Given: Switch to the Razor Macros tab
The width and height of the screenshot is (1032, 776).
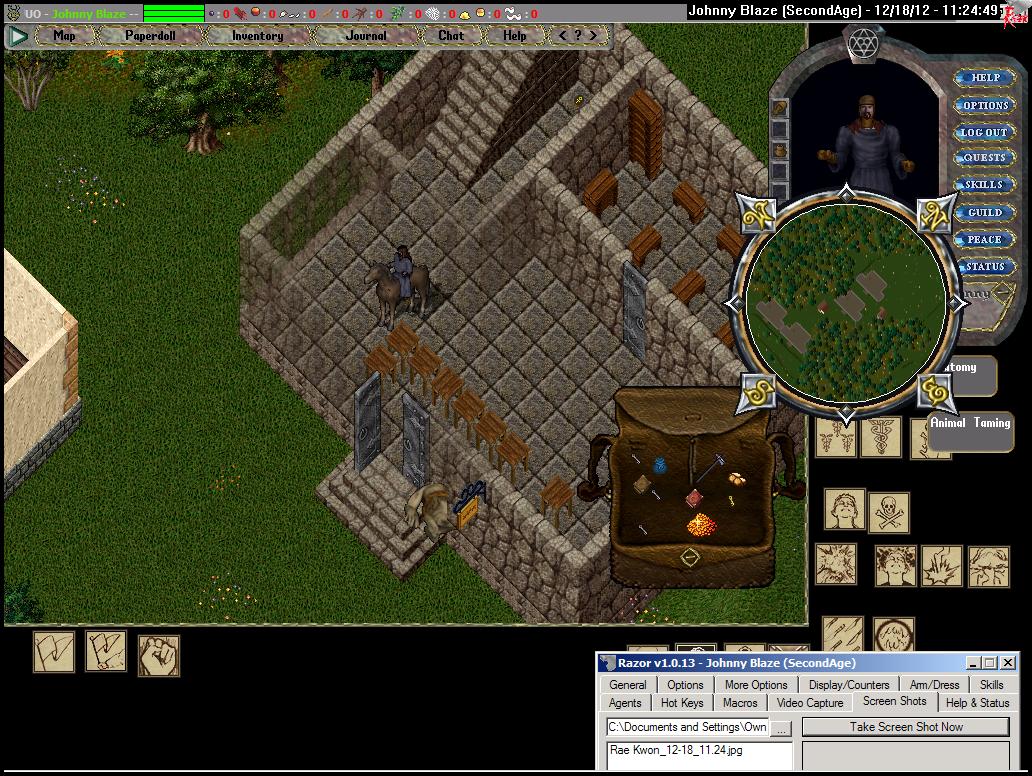Looking at the screenshot, I should click(740, 703).
